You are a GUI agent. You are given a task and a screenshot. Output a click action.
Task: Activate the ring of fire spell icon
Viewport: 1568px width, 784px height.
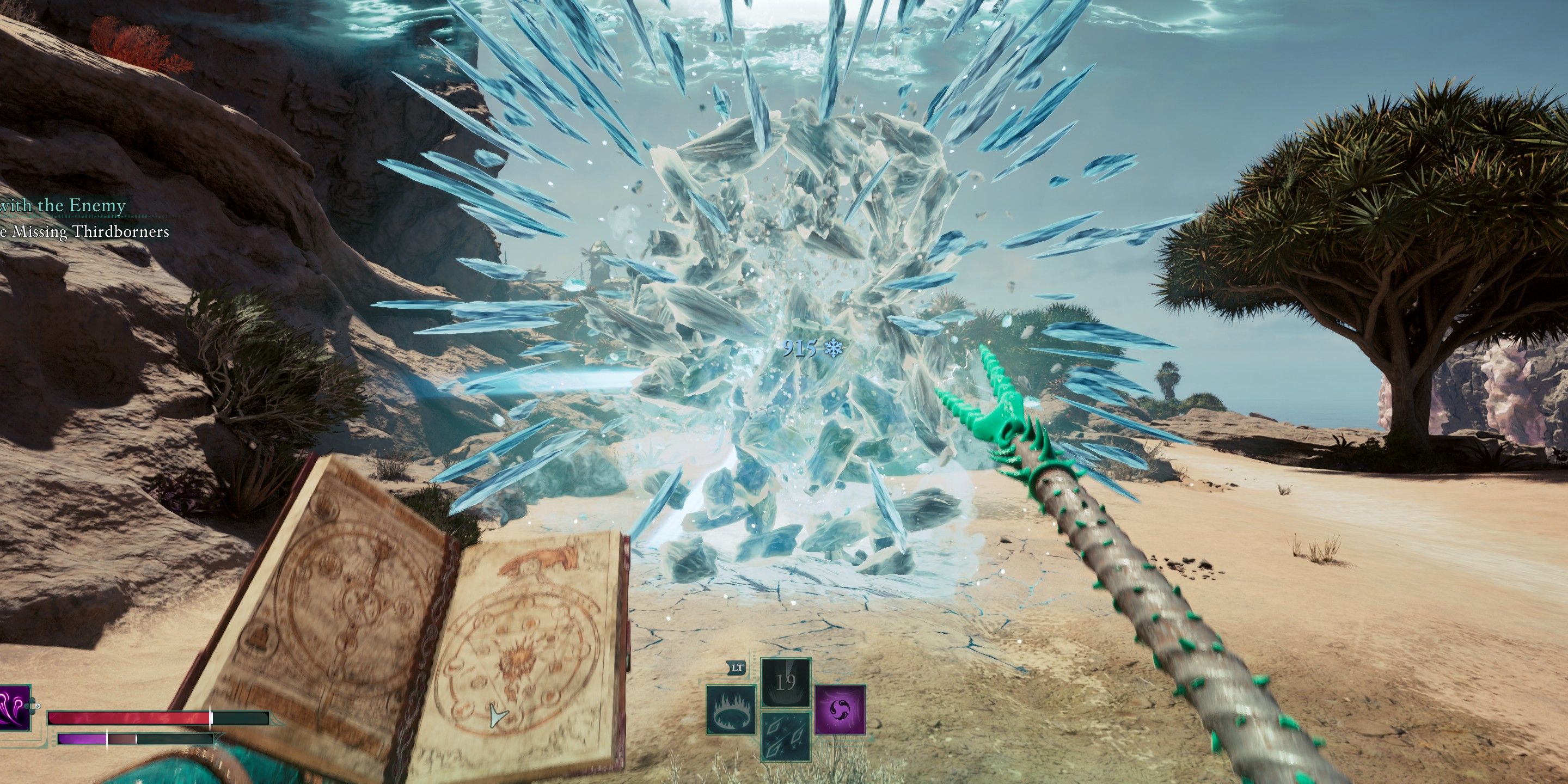click(x=732, y=709)
